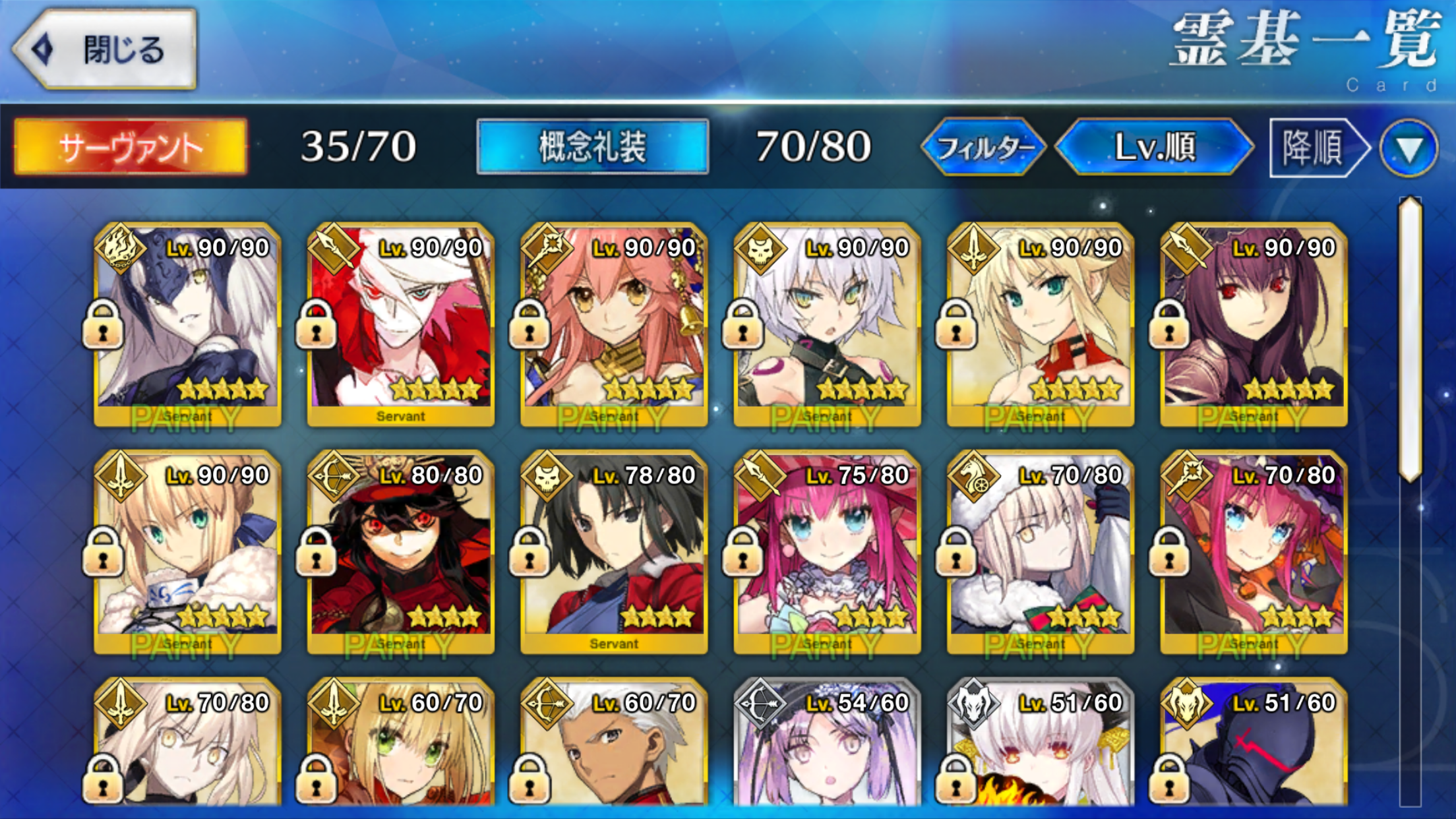
Task: Select the red-and-white Karna Lv. 90 card
Action: [401, 324]
